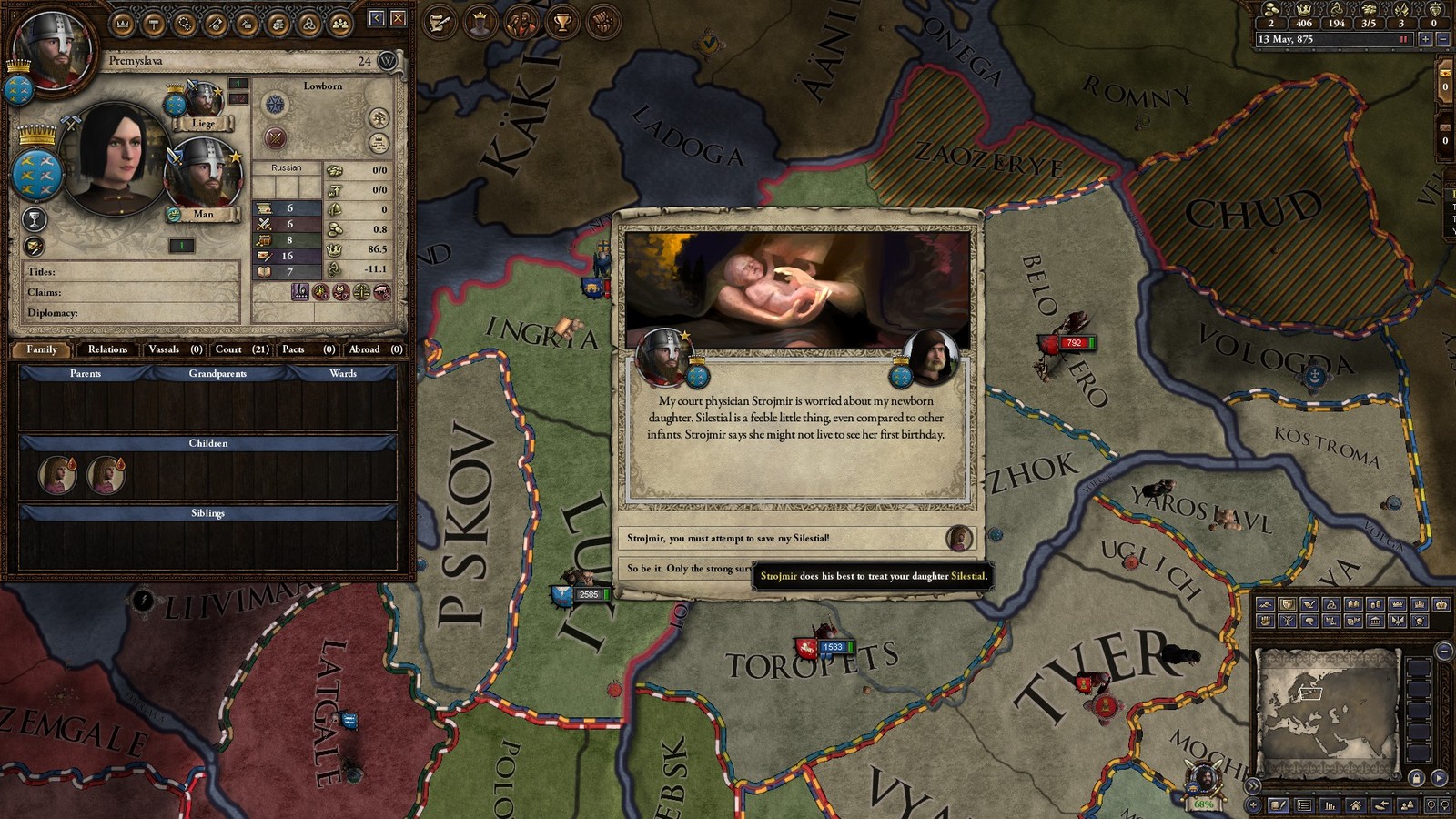Screen dimensions: 1456x819
Task: Close the character panel with the X
Action: click(398, 18)
